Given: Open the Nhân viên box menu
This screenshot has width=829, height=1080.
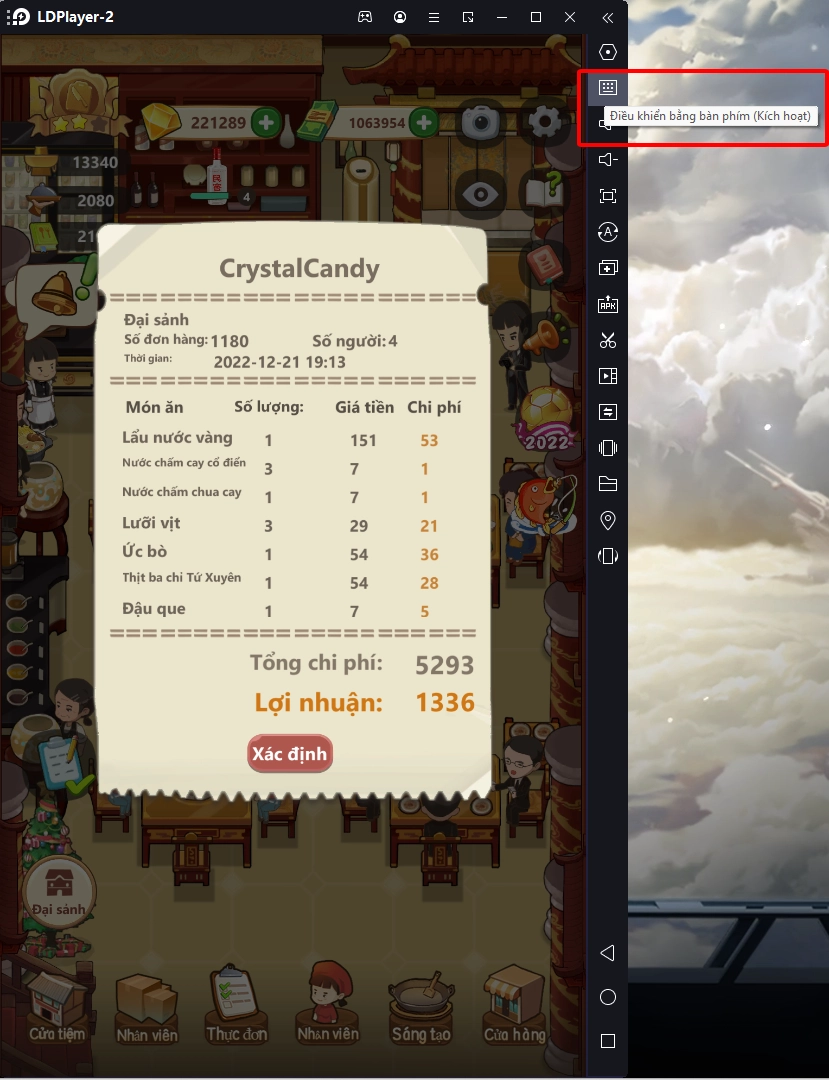Looking at the screenshot, I should pos(147,1005).
